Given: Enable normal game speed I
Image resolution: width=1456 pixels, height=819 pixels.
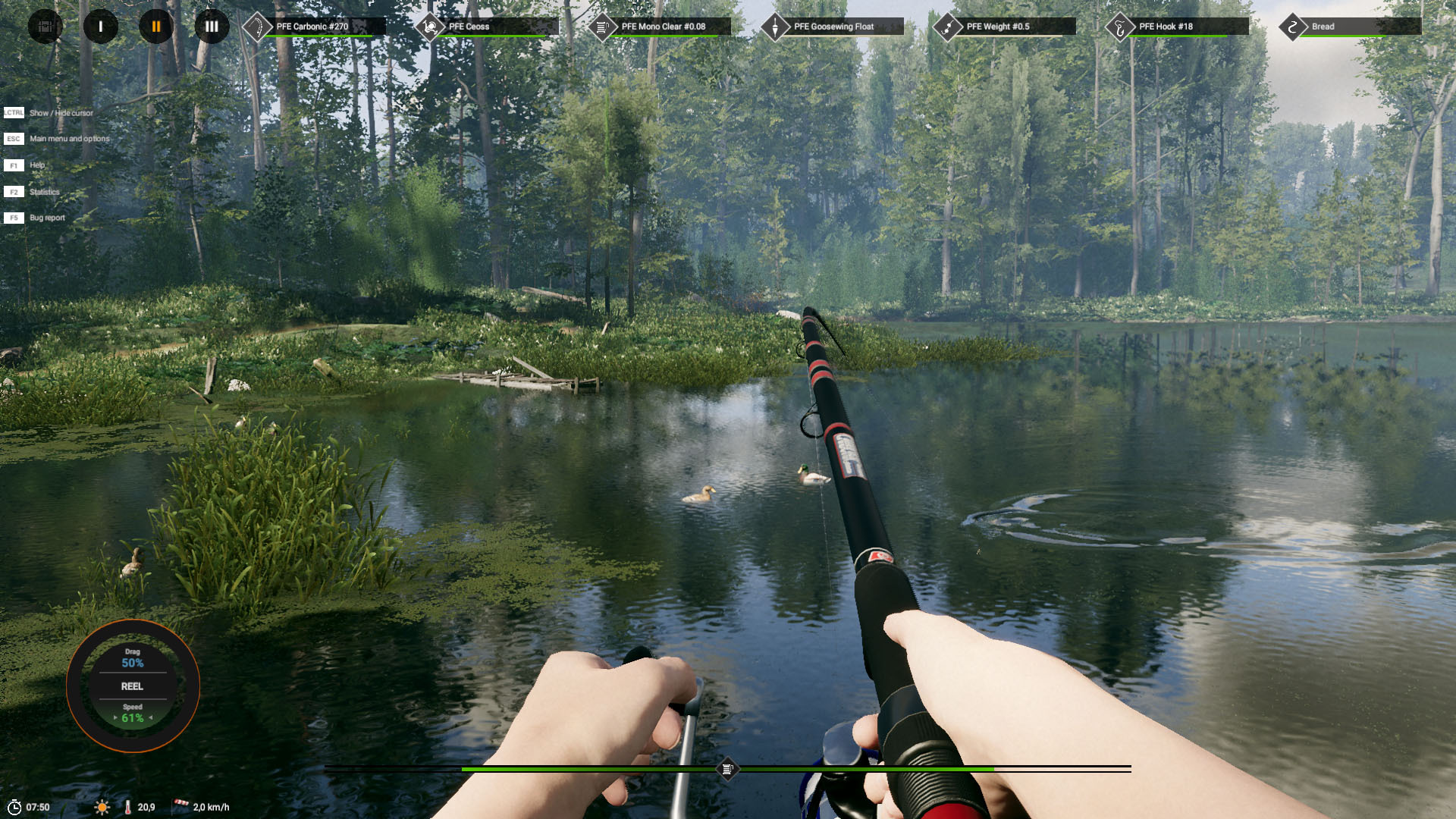Looking at the screenshot, I should pos(101,26).
